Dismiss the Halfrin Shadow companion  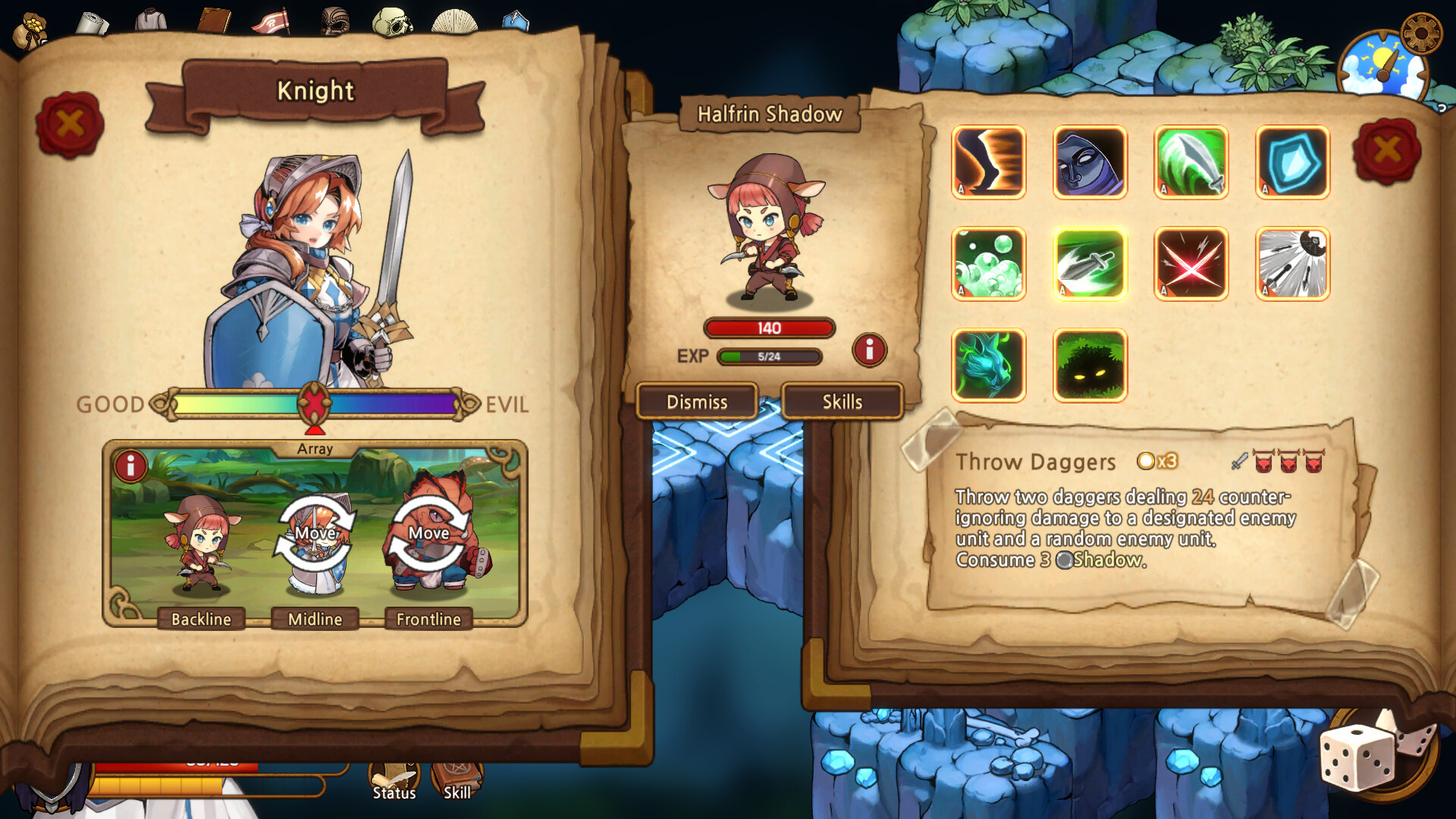697,401
